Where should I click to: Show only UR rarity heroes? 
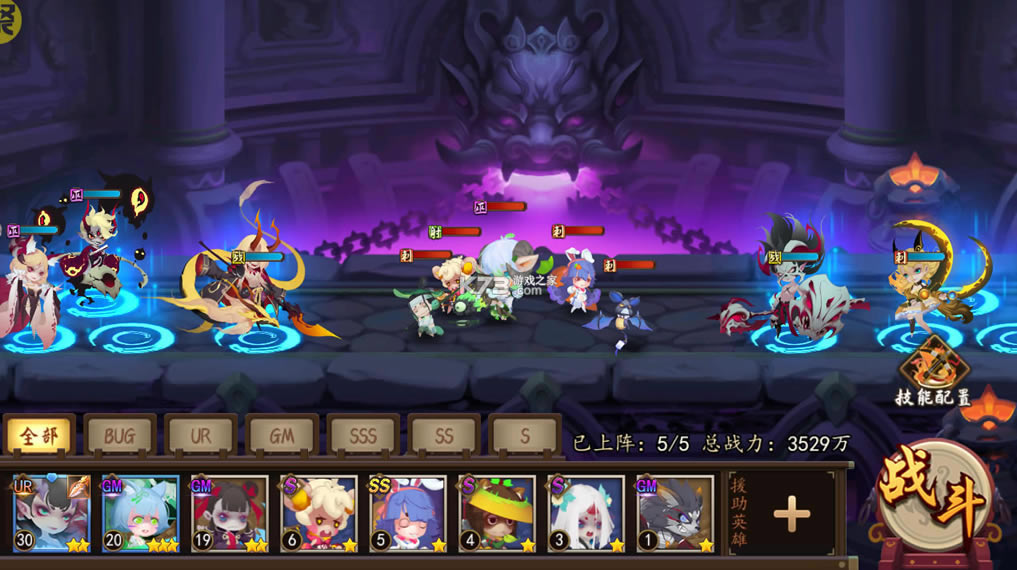(x=201, y=436)
